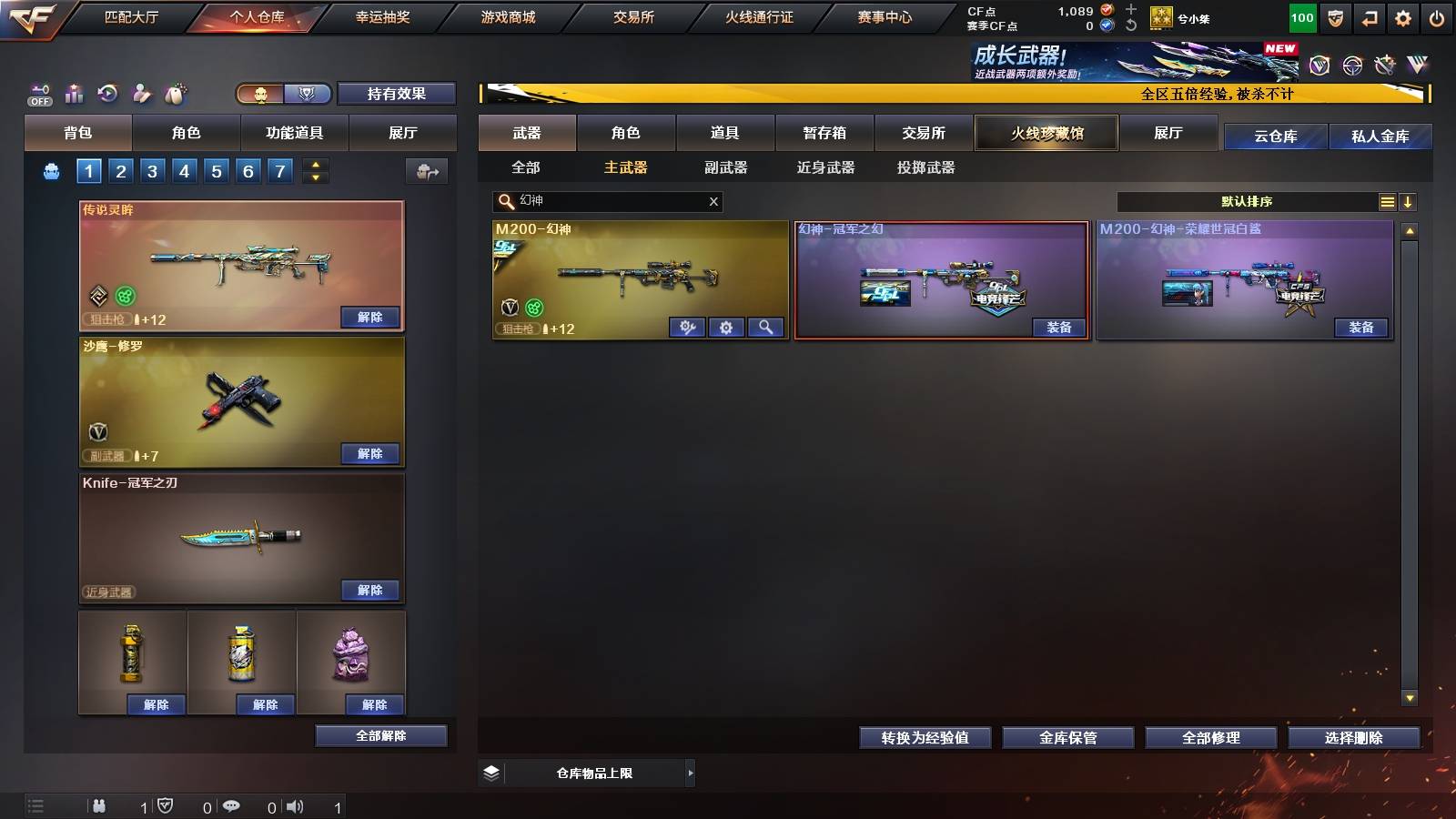The image size is (1456, 819).
Task: Open the pet egg icon in top-left toolbar
Action: click(175, 93)
